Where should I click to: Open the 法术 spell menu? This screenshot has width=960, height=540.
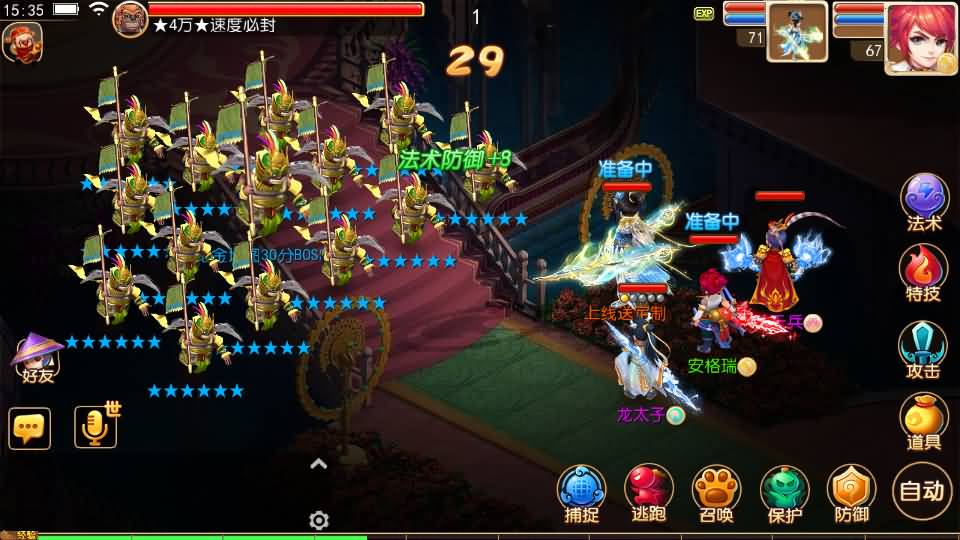(923, 200)
